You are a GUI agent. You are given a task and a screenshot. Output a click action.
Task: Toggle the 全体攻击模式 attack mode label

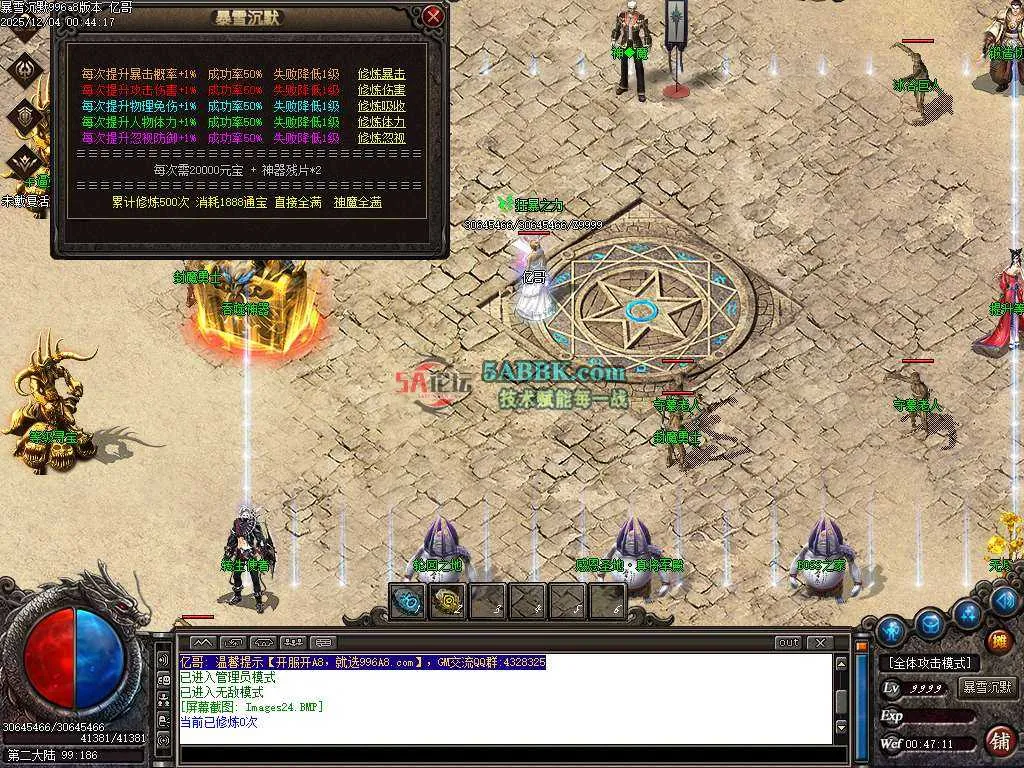coord(929,663)
